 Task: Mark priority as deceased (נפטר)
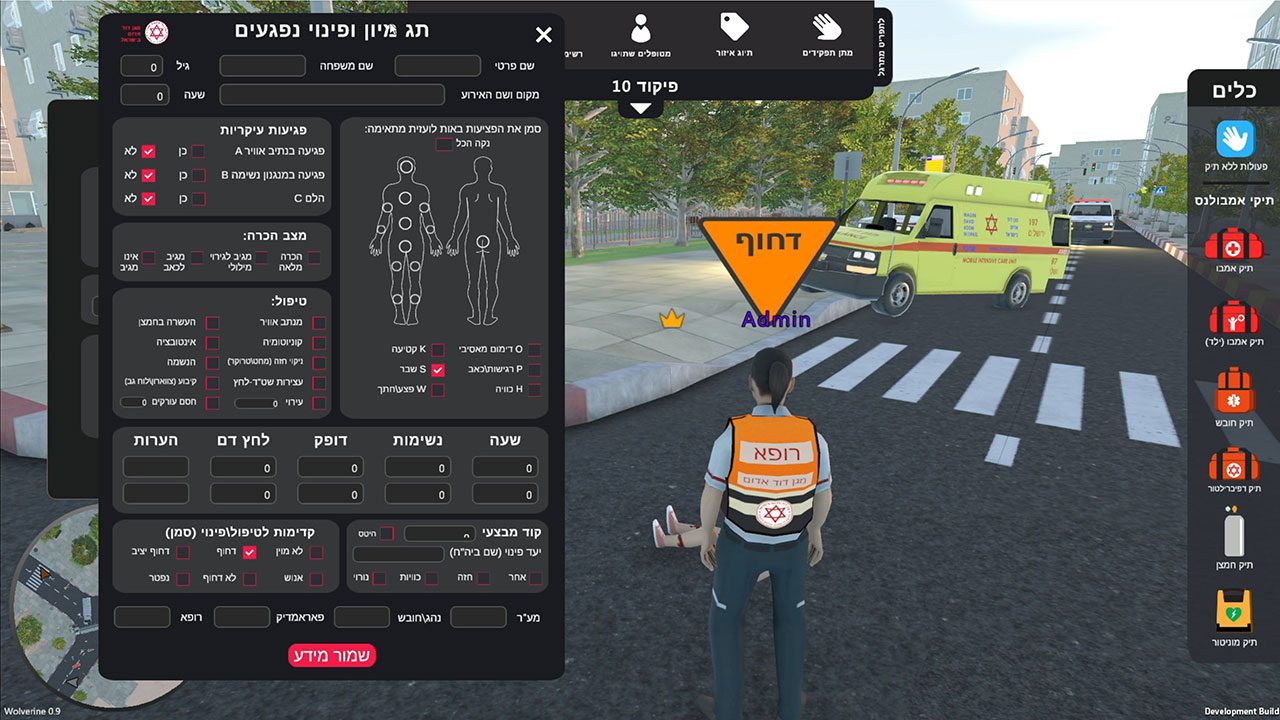pos(183,579)
